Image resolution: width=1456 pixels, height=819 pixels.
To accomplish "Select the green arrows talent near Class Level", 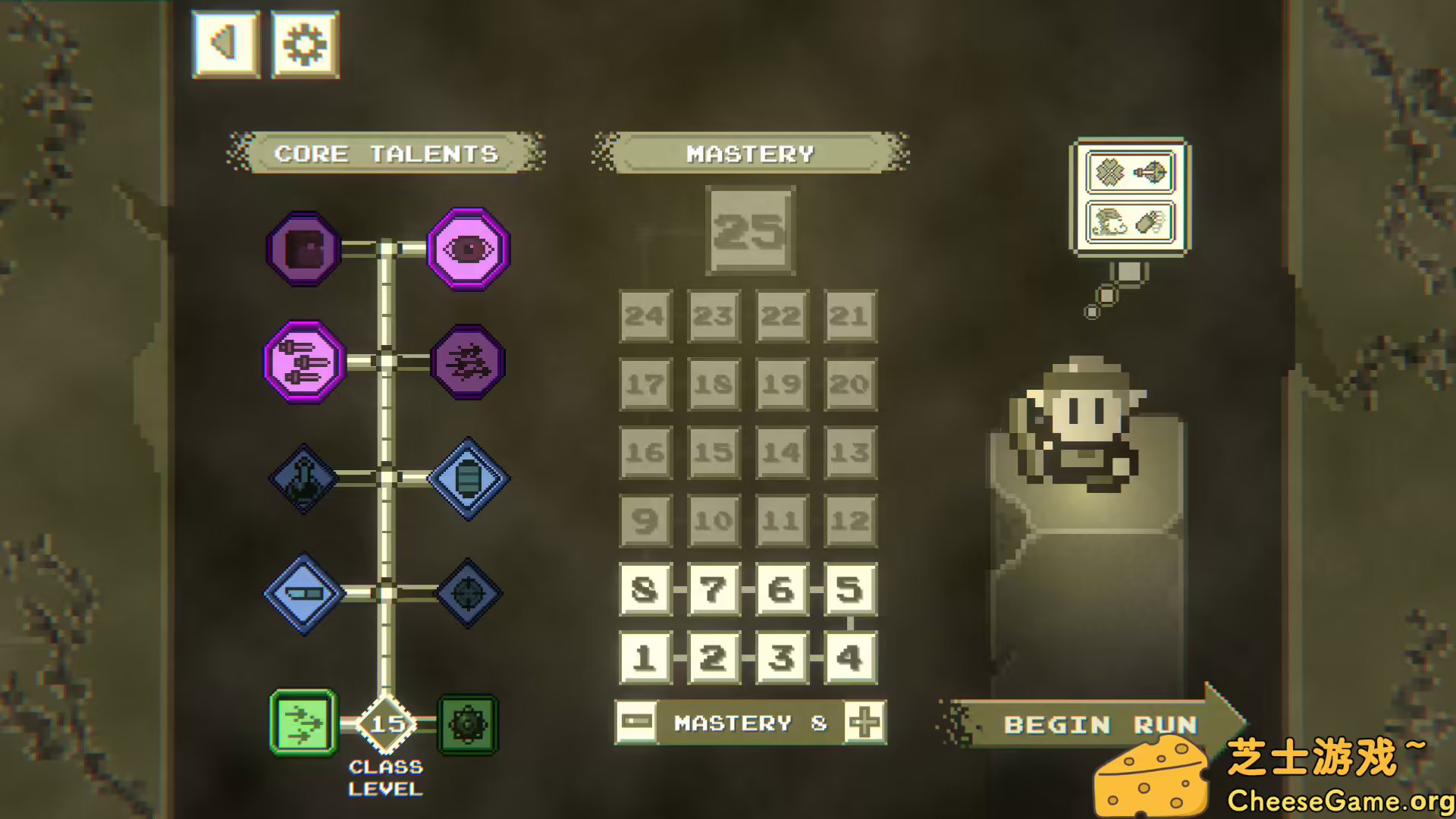I will [302, 723].
